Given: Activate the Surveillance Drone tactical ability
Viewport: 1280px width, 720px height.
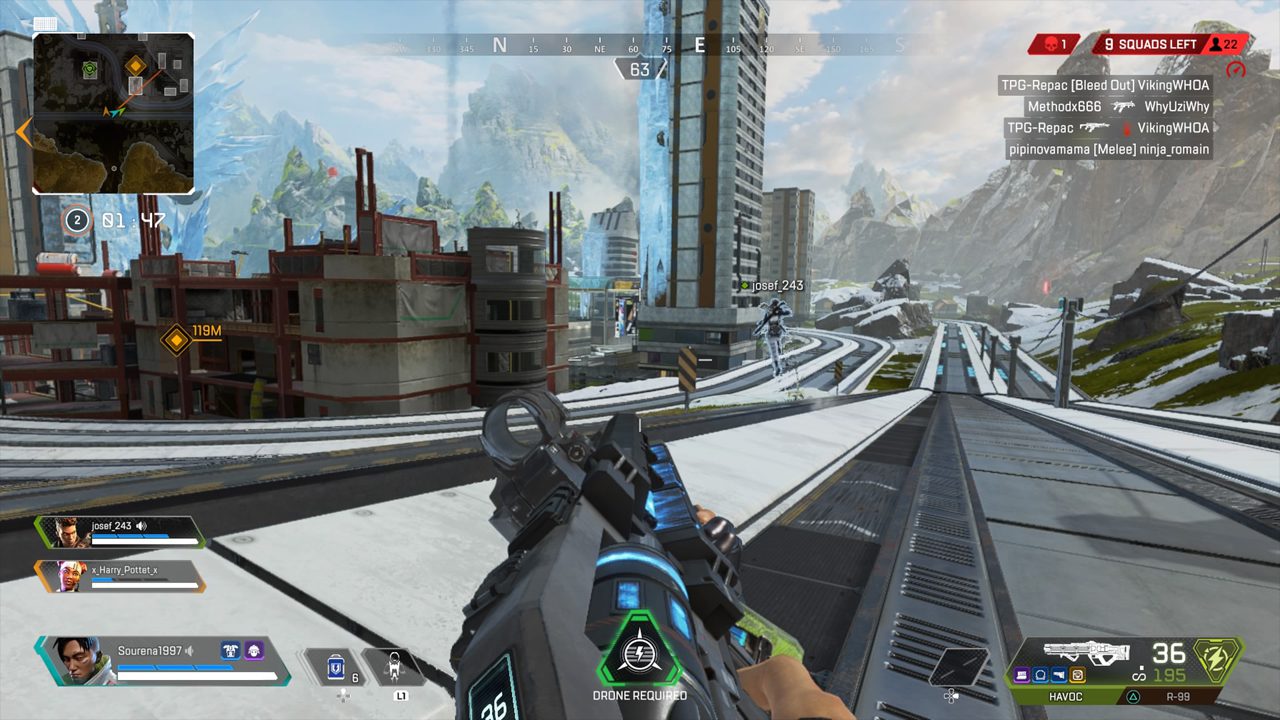Looking at the screenshot, I should (x=393, y=666).
